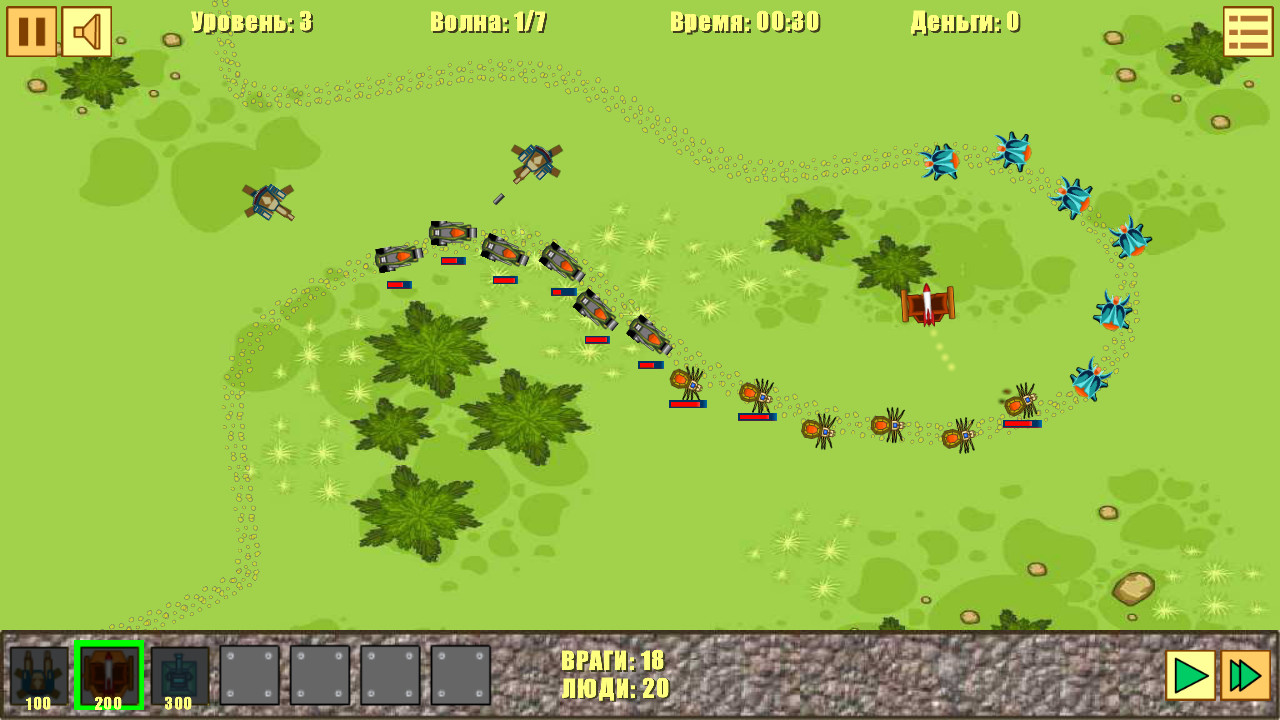The height and width of the screenshot is (720, 1280).
Task: Select the 300-cost cannon tower icon
Action: click(177, 672)
